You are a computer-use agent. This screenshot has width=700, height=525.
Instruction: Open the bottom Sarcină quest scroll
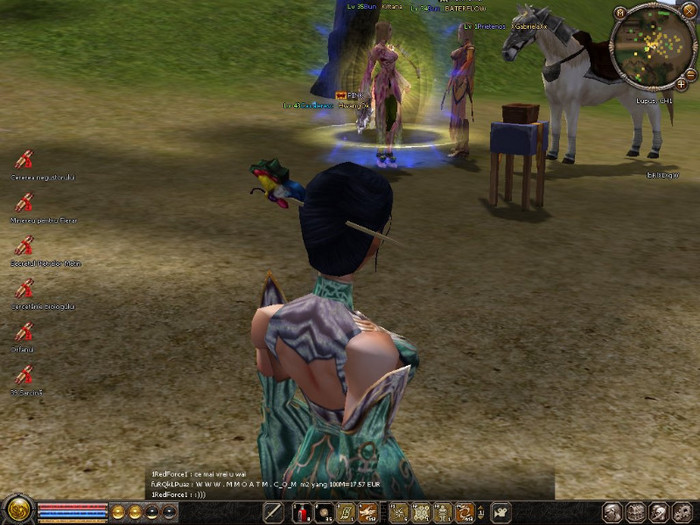[23, 375]
